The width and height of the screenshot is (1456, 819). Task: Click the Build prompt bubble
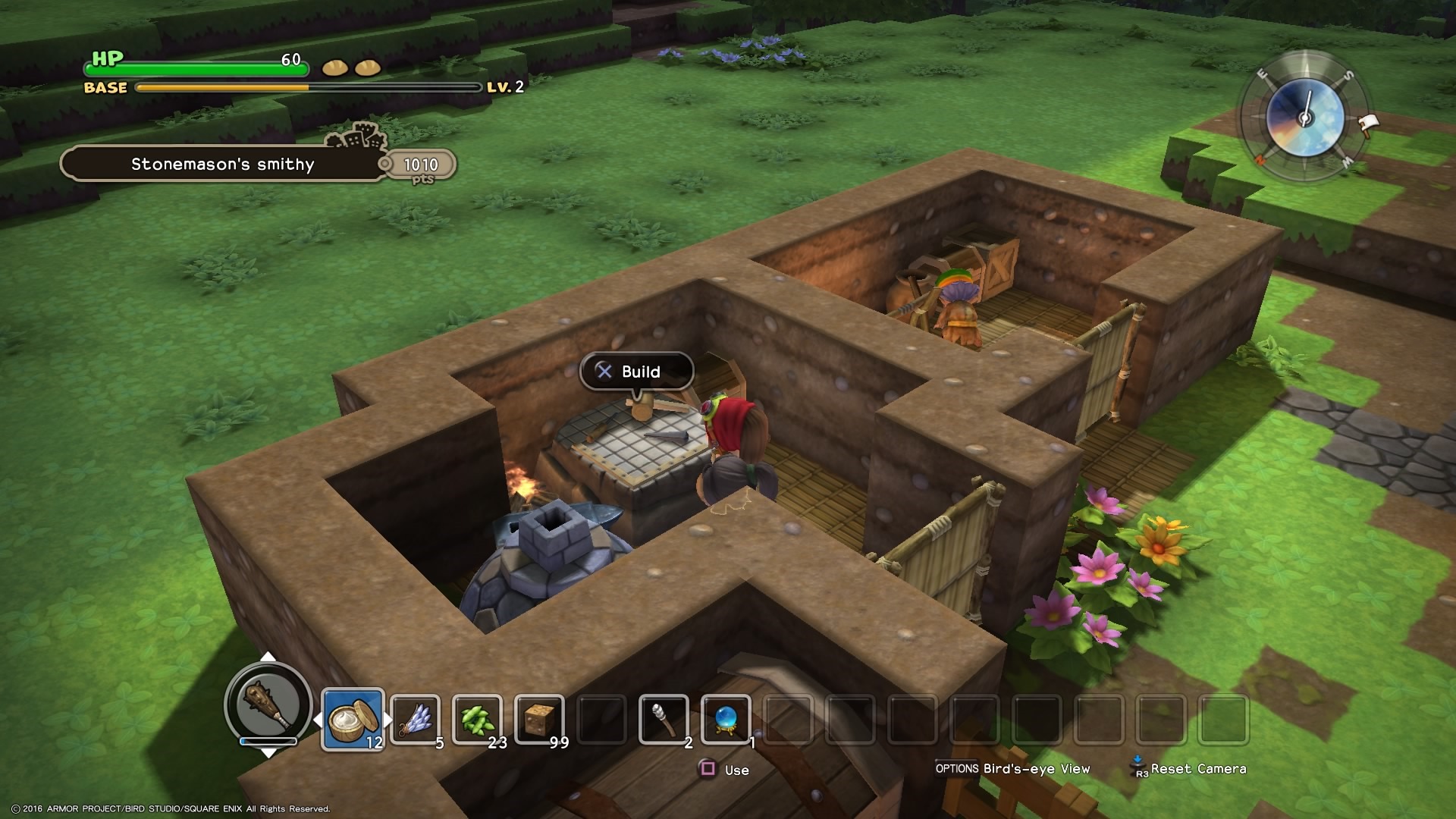636,372
